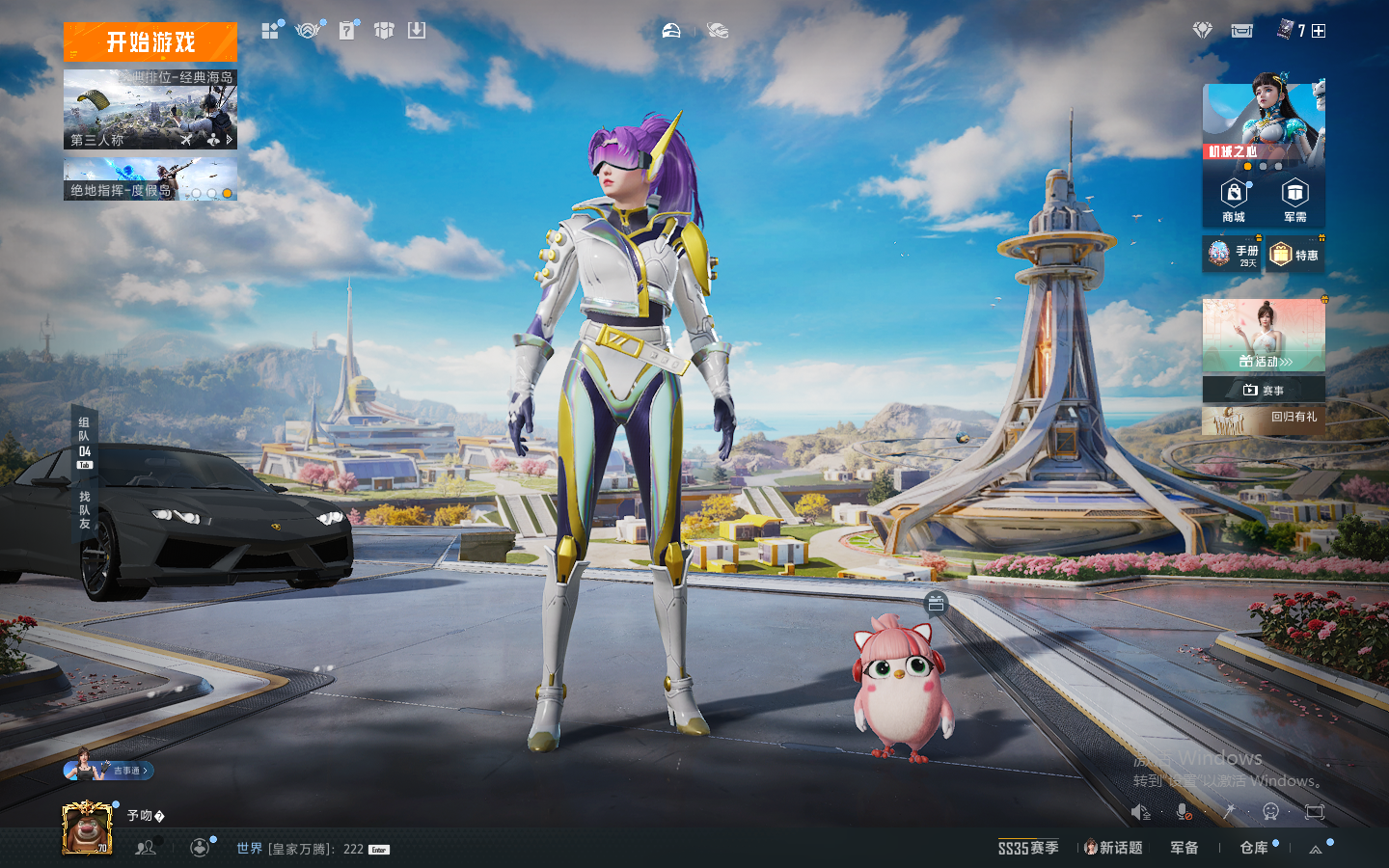The height and width of the screenshot is (868, 1389).
Task: View the 活动 events banner
Action: (x=1264, y=336)
